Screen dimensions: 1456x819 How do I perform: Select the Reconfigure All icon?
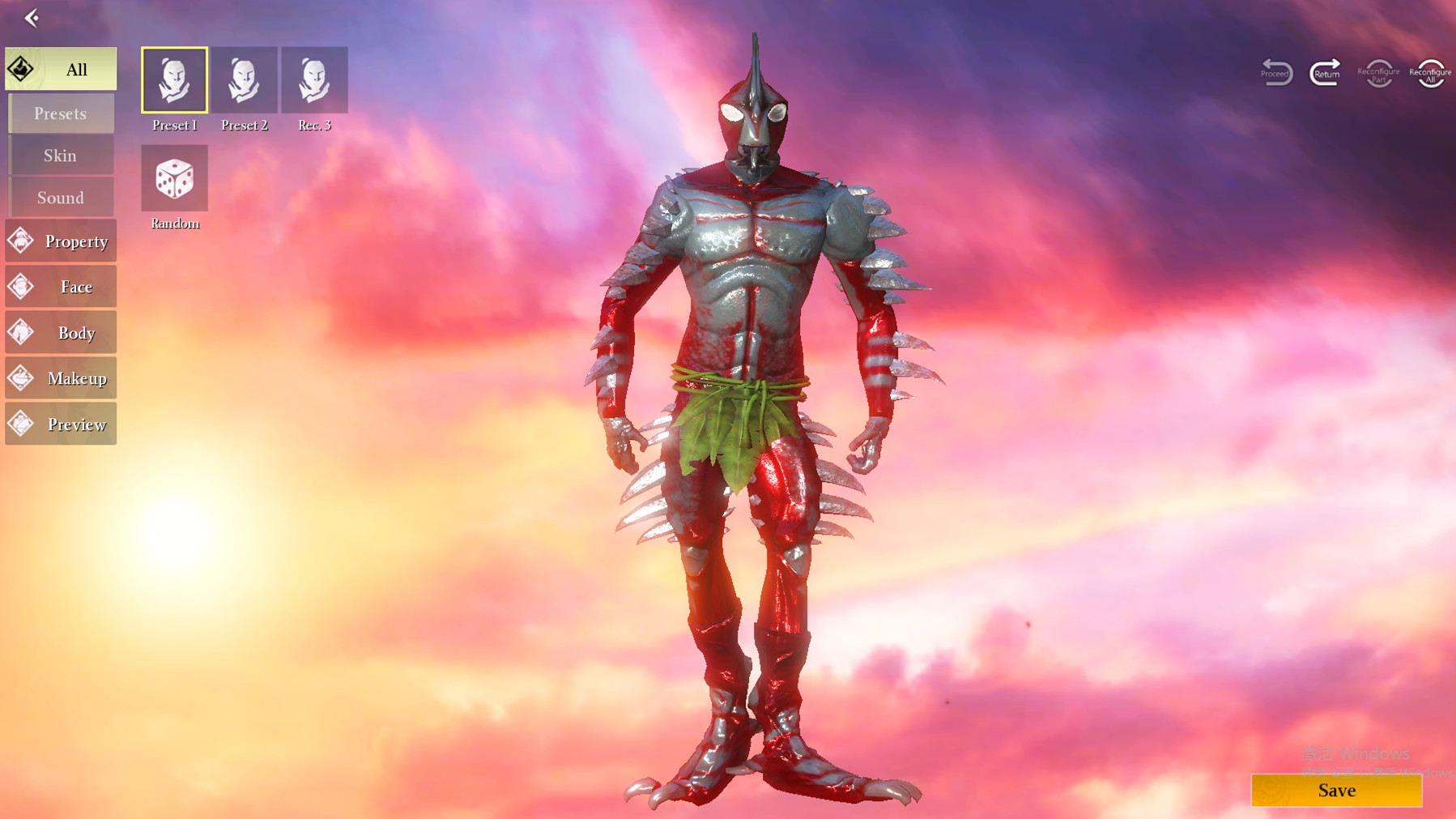(1430, 71)
